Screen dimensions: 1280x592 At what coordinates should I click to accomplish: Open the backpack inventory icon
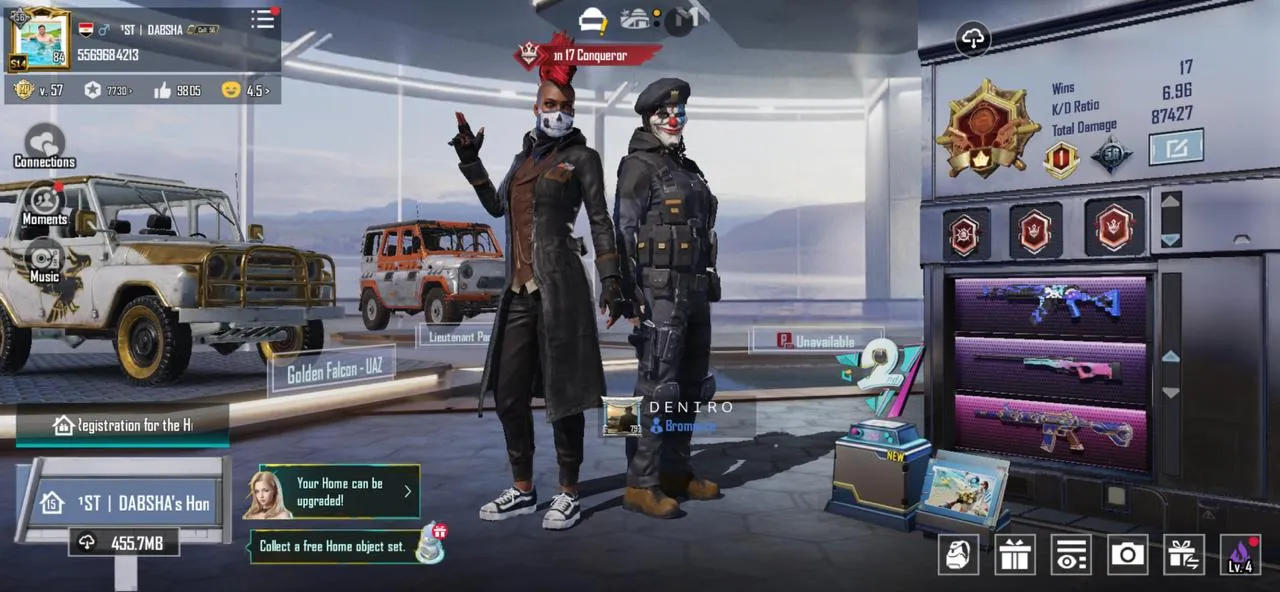click(958, 555)
